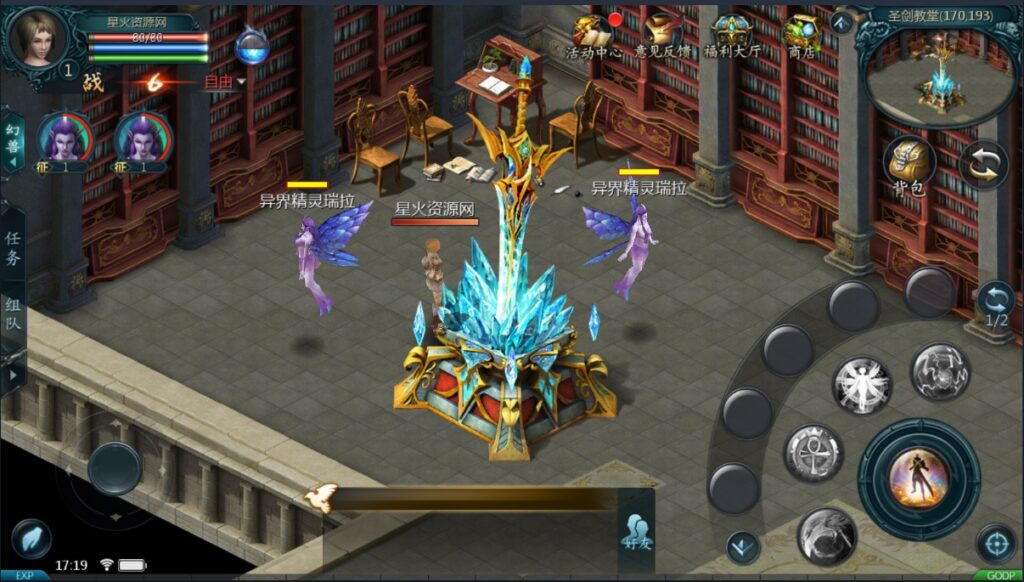Tap the main fiery attack button
The image size is (1024, 582).
[918, 478]
